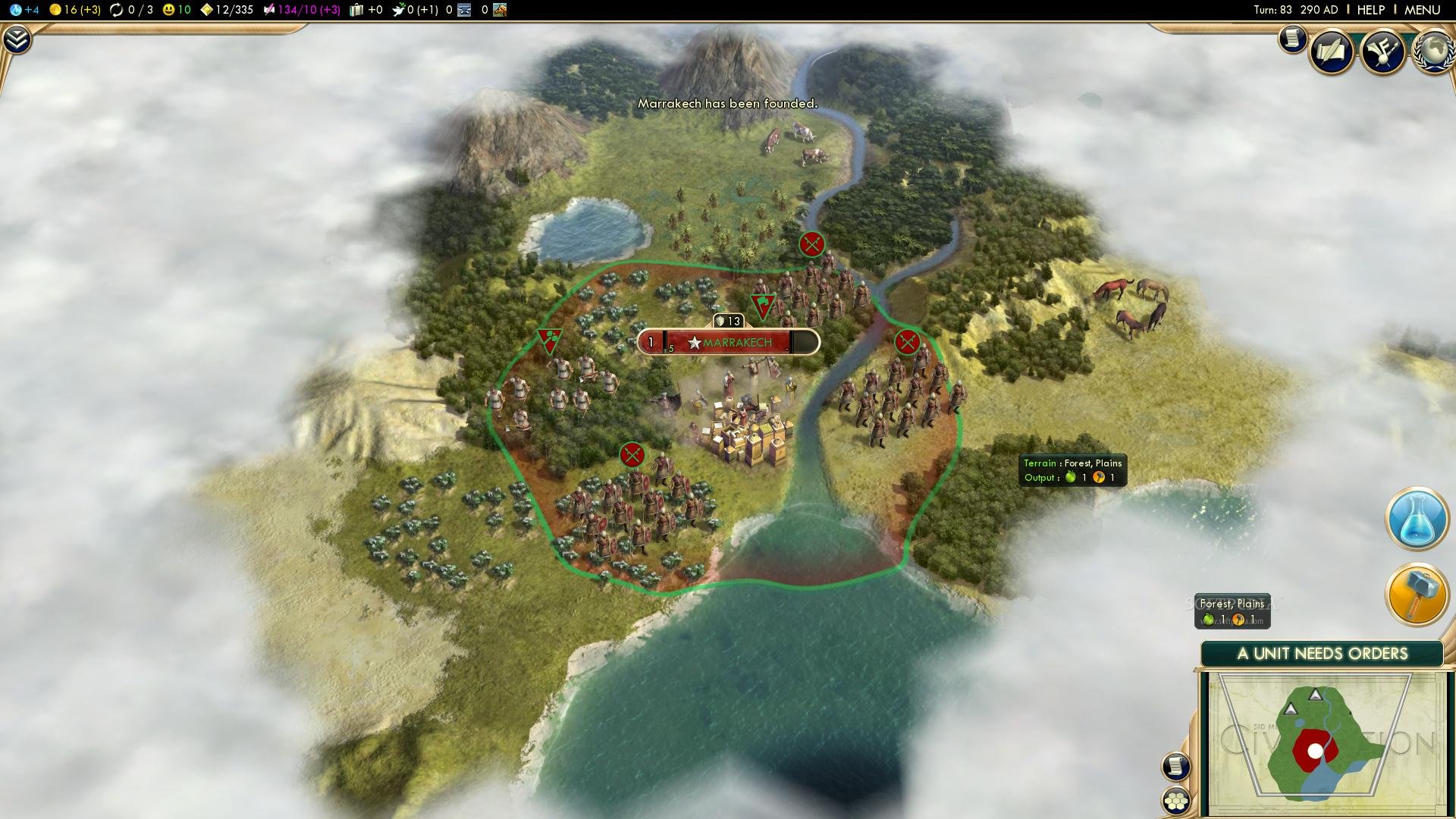The image size is (1456, 819).
Task: Click the minimap to recenter the view
Action: (x=1323, y=743)
